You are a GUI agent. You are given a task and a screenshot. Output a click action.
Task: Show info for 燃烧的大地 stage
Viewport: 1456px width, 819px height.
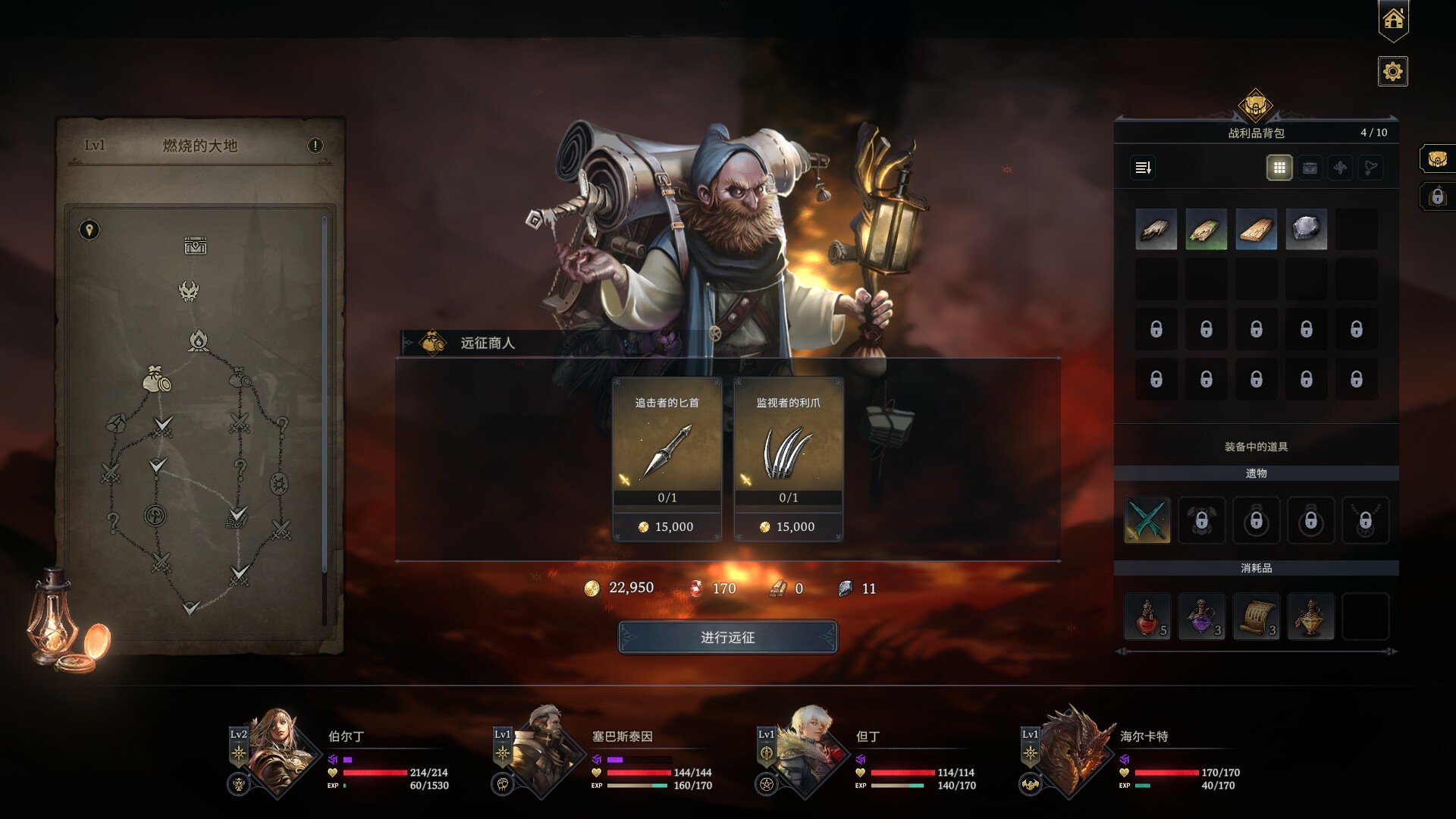tap(315, 146)
